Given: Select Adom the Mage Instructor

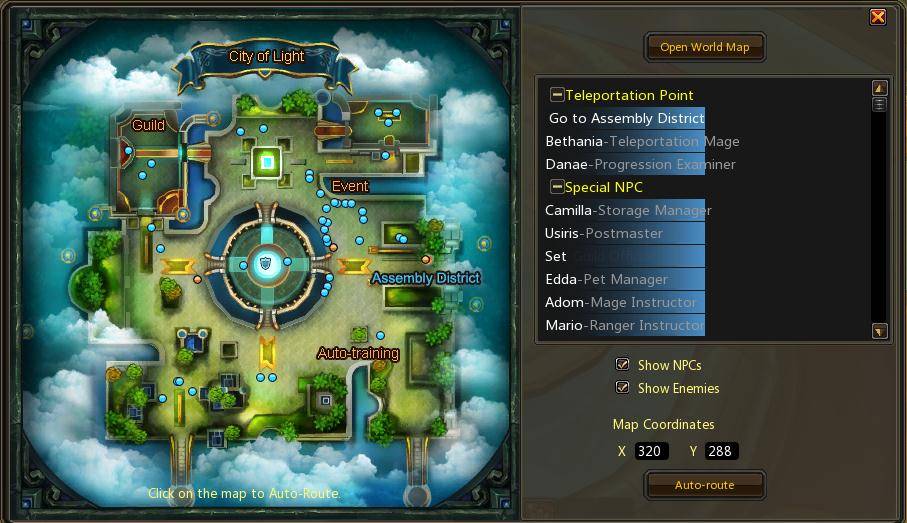Looking at the screenshot, I should click(620, 302).
